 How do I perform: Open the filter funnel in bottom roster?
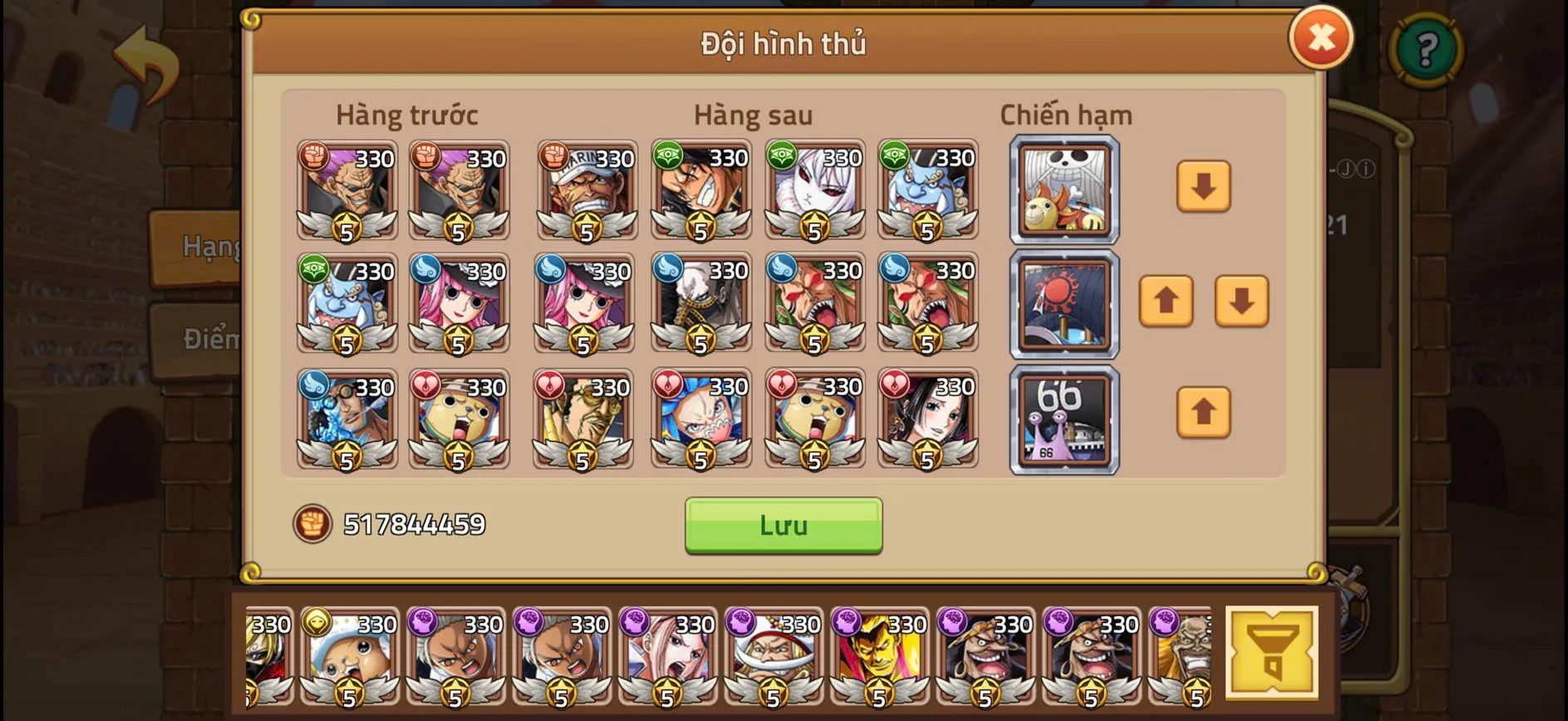(1272, 652)
